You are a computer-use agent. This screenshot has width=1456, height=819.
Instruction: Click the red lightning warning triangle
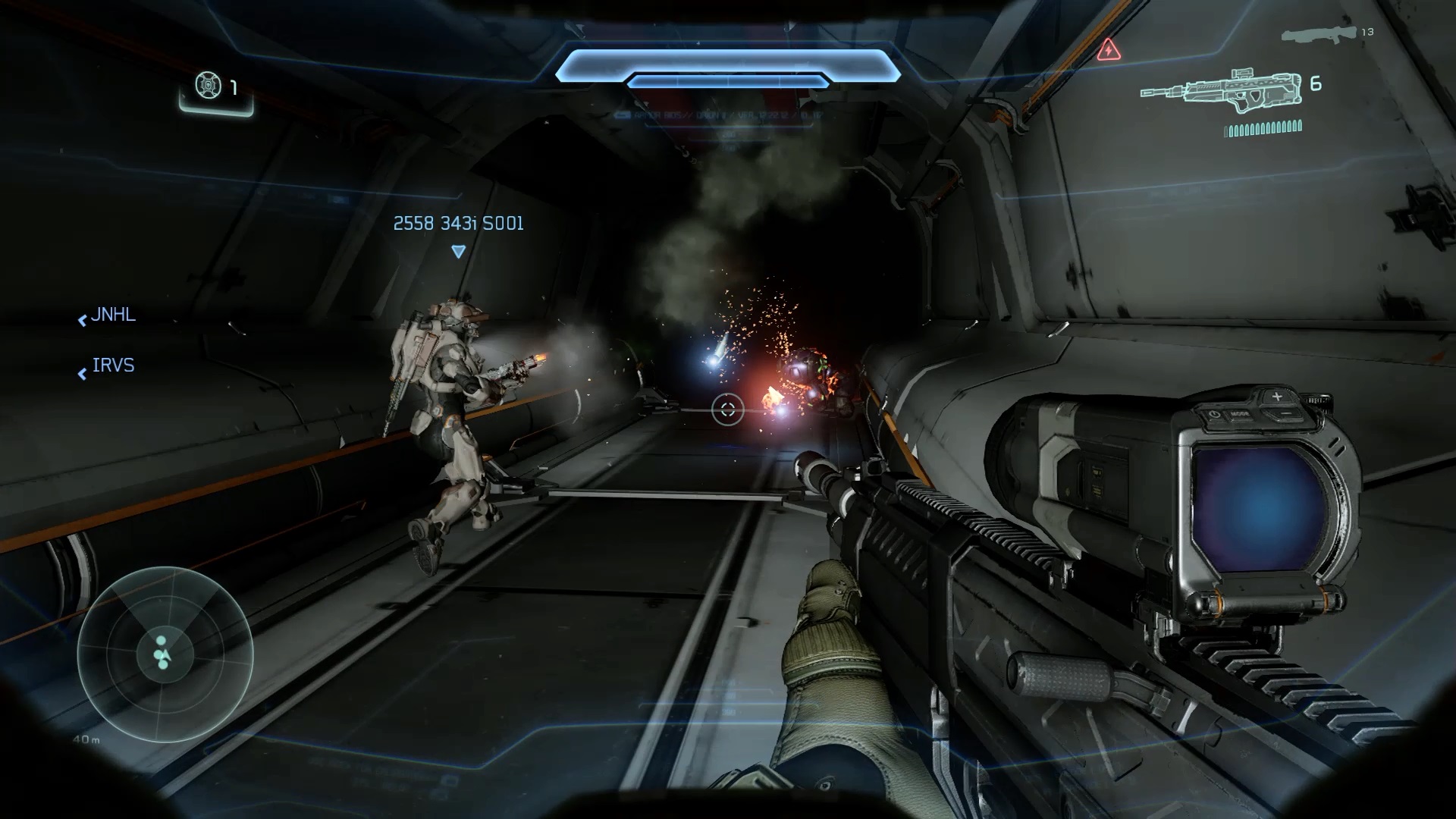1109,51
